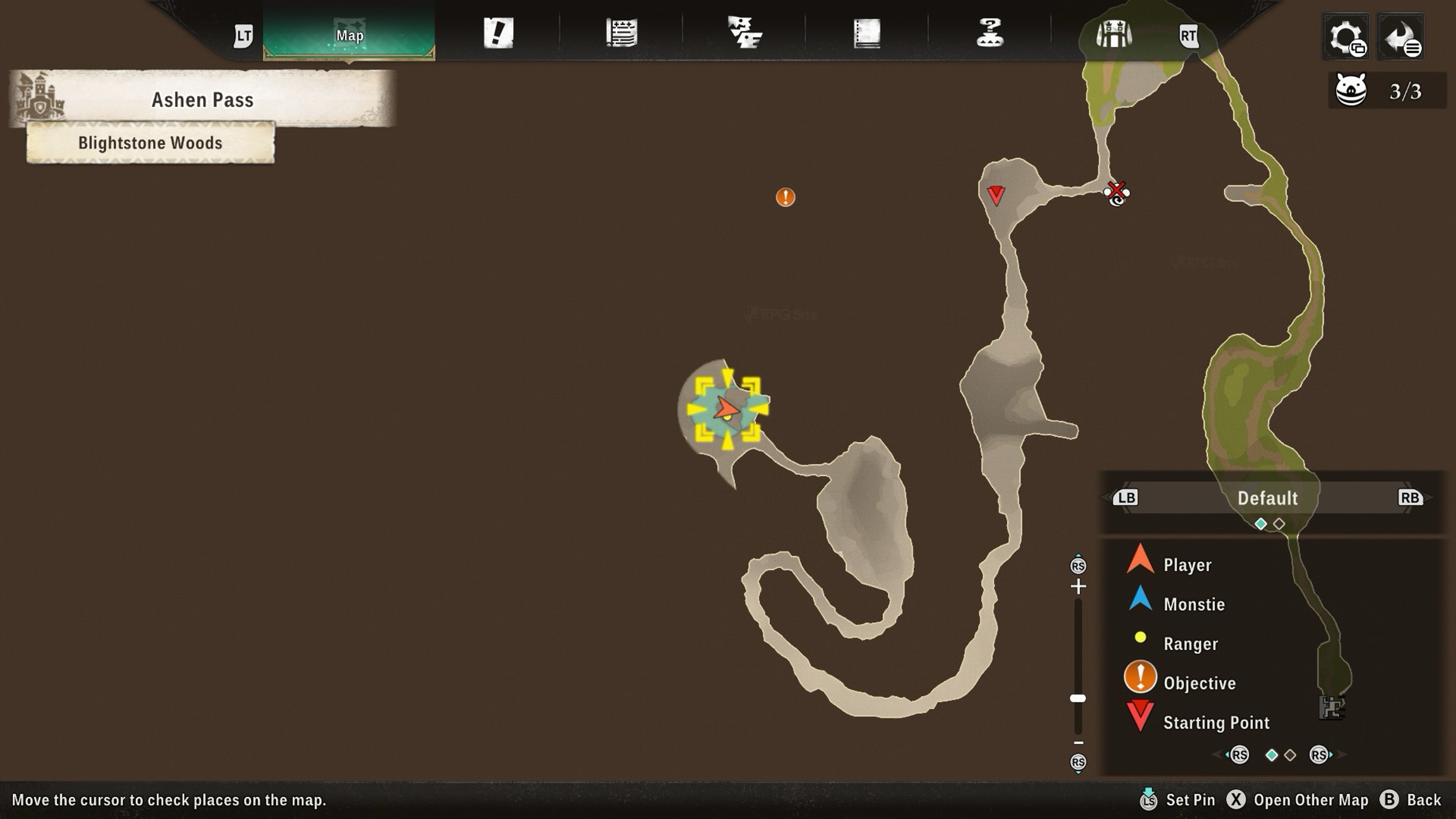
Task: Zoom in using the plus sign
Action: pos(1078,586)
